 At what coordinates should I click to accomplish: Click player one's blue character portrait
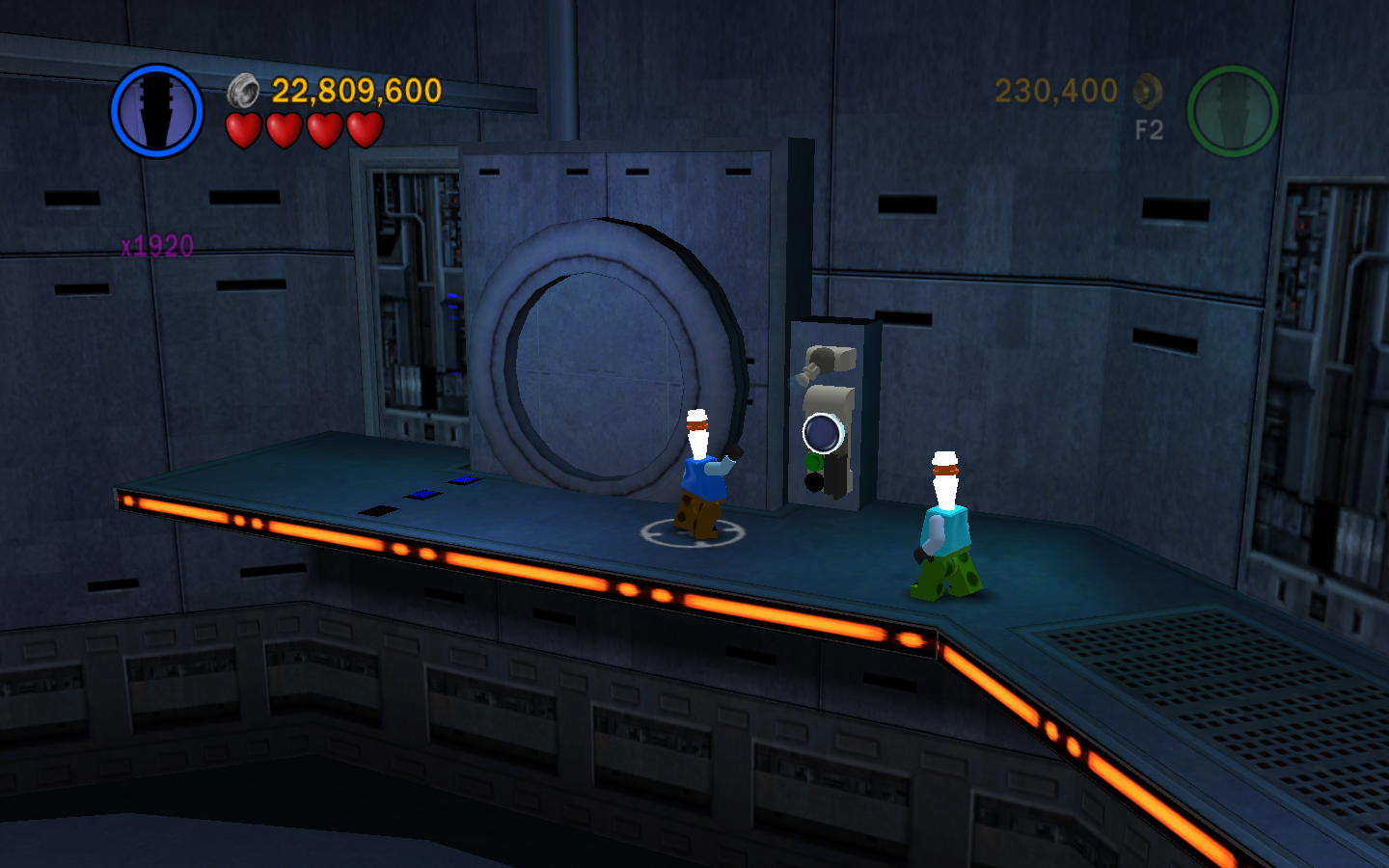pos(156,111)
